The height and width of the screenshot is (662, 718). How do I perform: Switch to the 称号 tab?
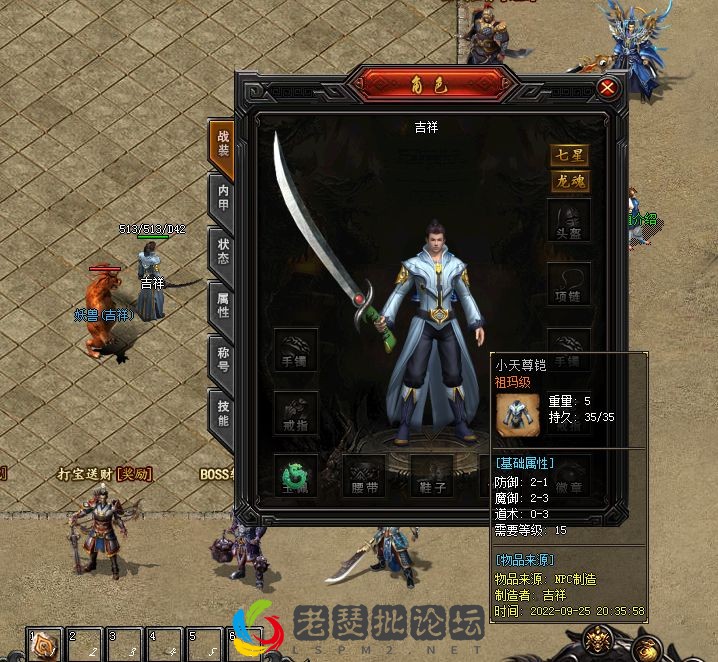tap(221, 359)
